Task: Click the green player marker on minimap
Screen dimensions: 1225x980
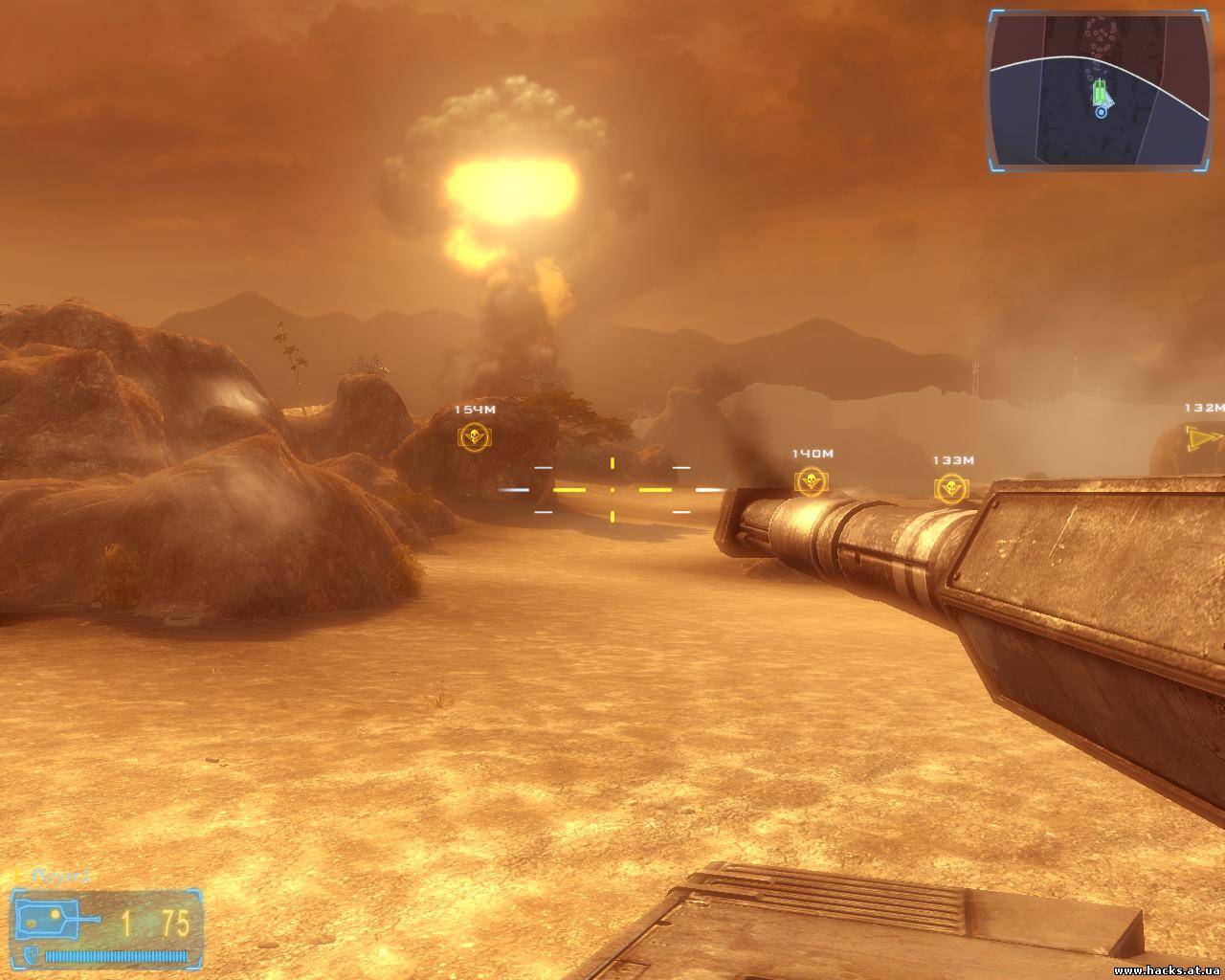Action: pyautogui.click(x=1101, y=94)
